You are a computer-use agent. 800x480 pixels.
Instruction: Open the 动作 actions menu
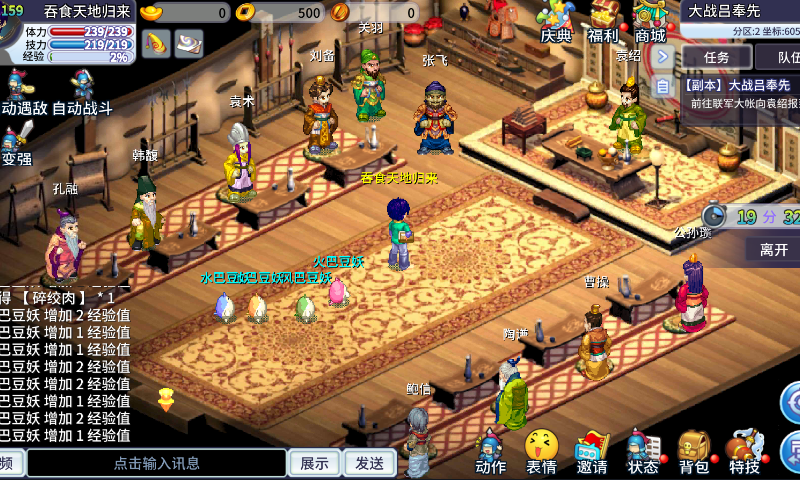490,452
